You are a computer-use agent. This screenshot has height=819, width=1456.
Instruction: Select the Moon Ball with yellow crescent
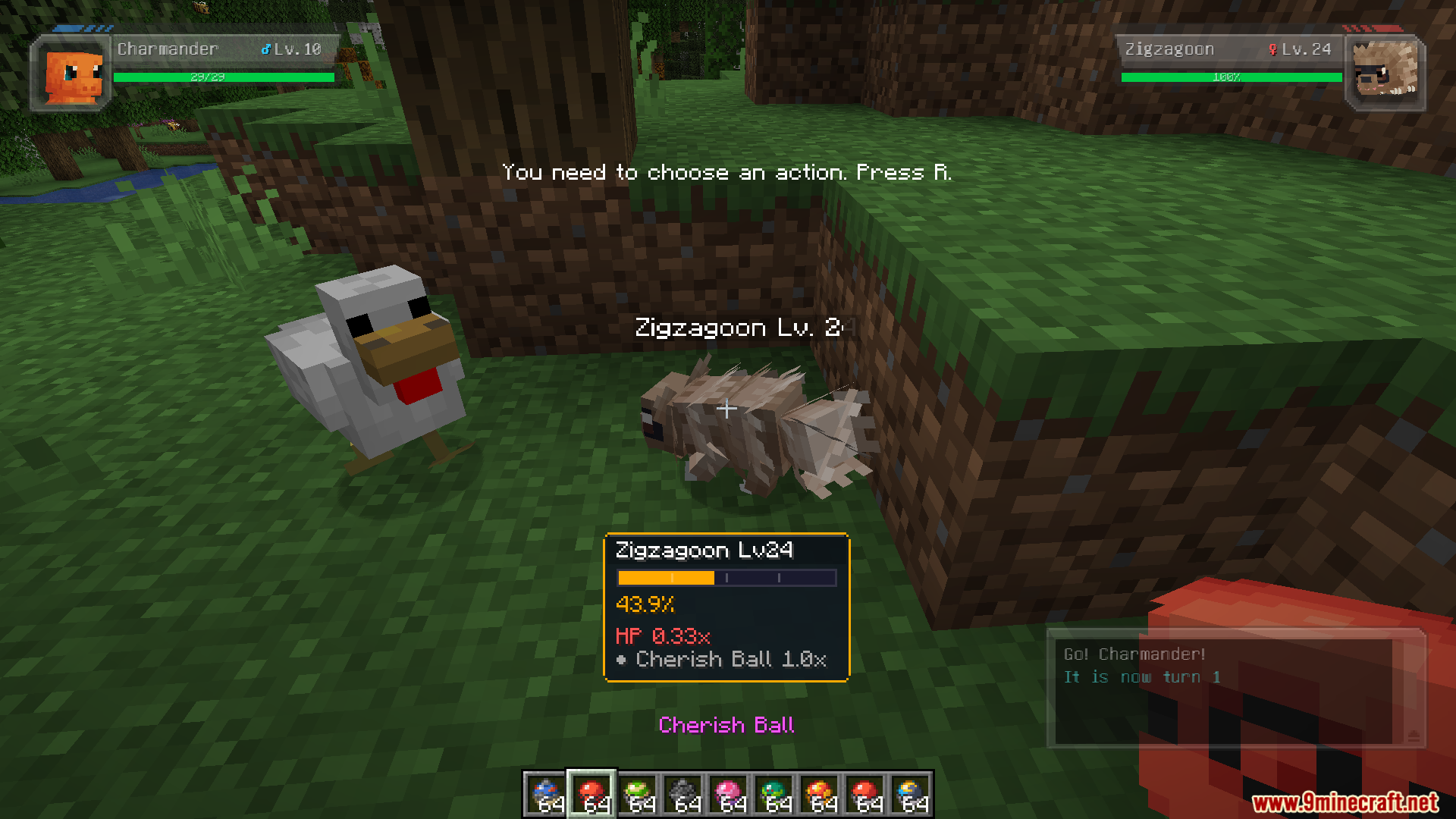pos(911,795)
